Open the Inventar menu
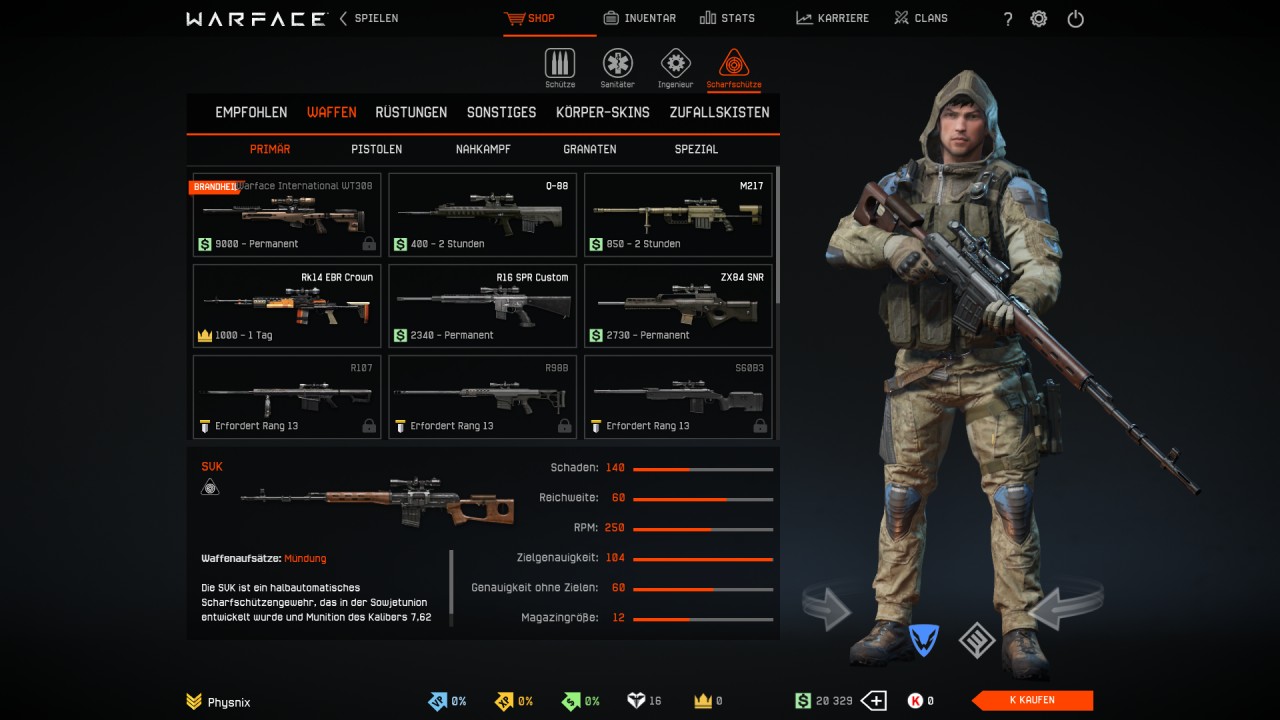 point(640,18)
